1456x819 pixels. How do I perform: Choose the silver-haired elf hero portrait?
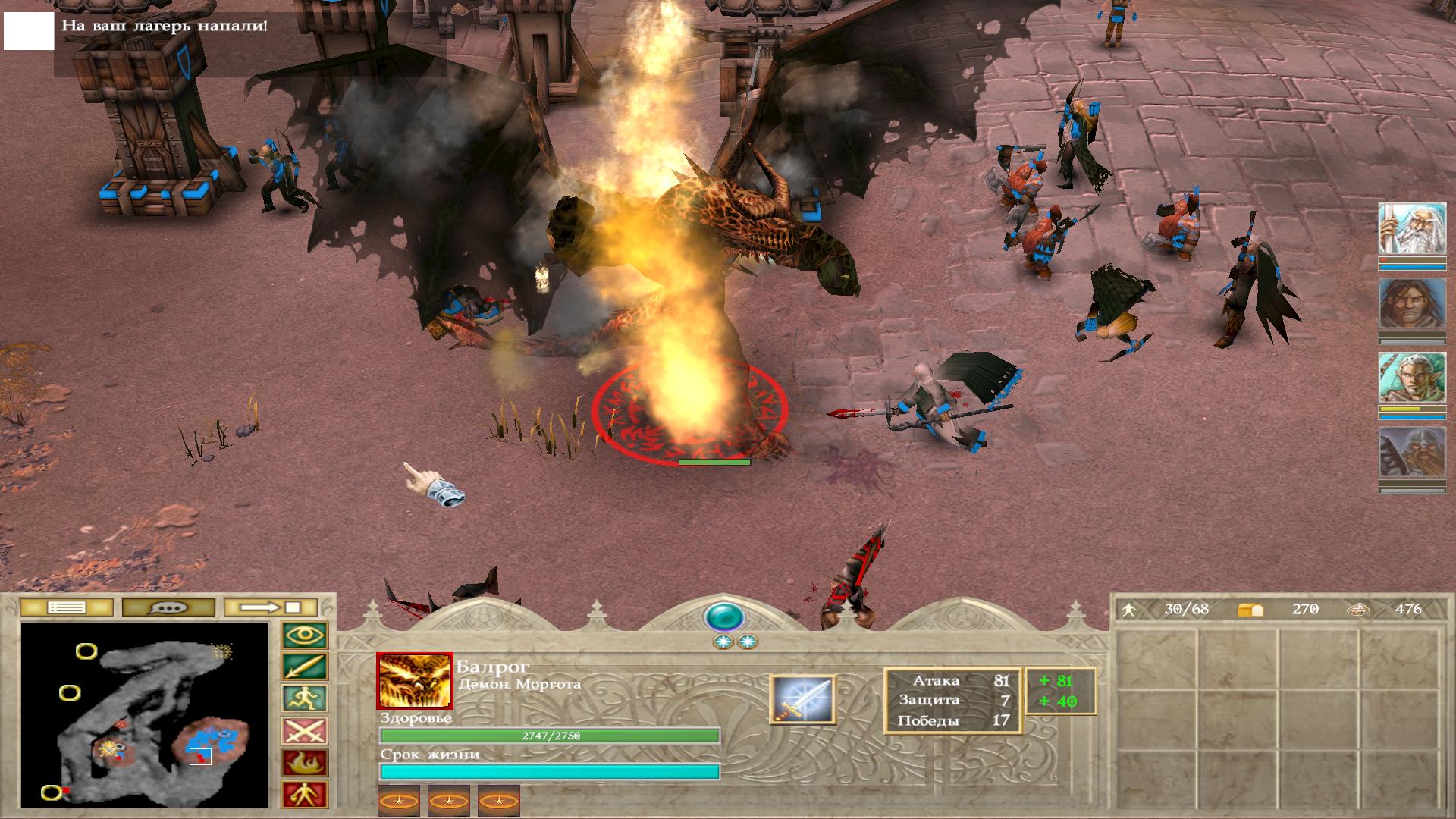[x=1412, y=378]
